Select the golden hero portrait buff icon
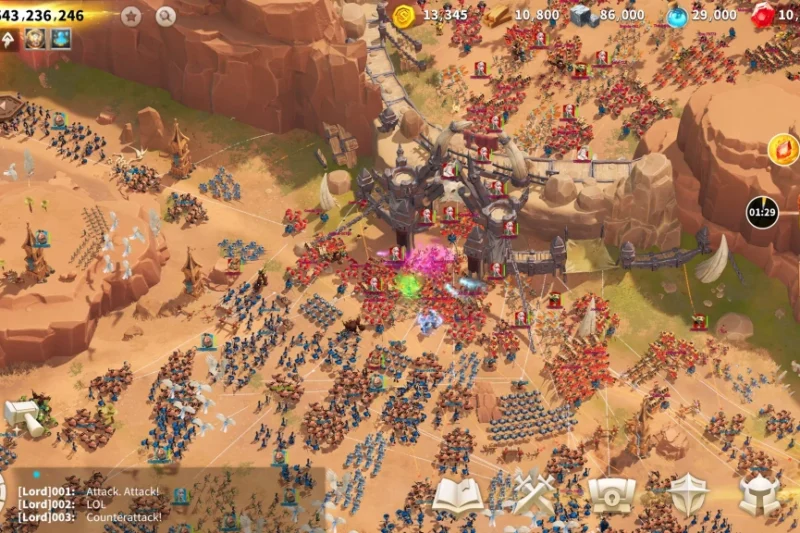The width and height of the screenshot is (800, 533). pyautogui.click(x=35, y=39)
